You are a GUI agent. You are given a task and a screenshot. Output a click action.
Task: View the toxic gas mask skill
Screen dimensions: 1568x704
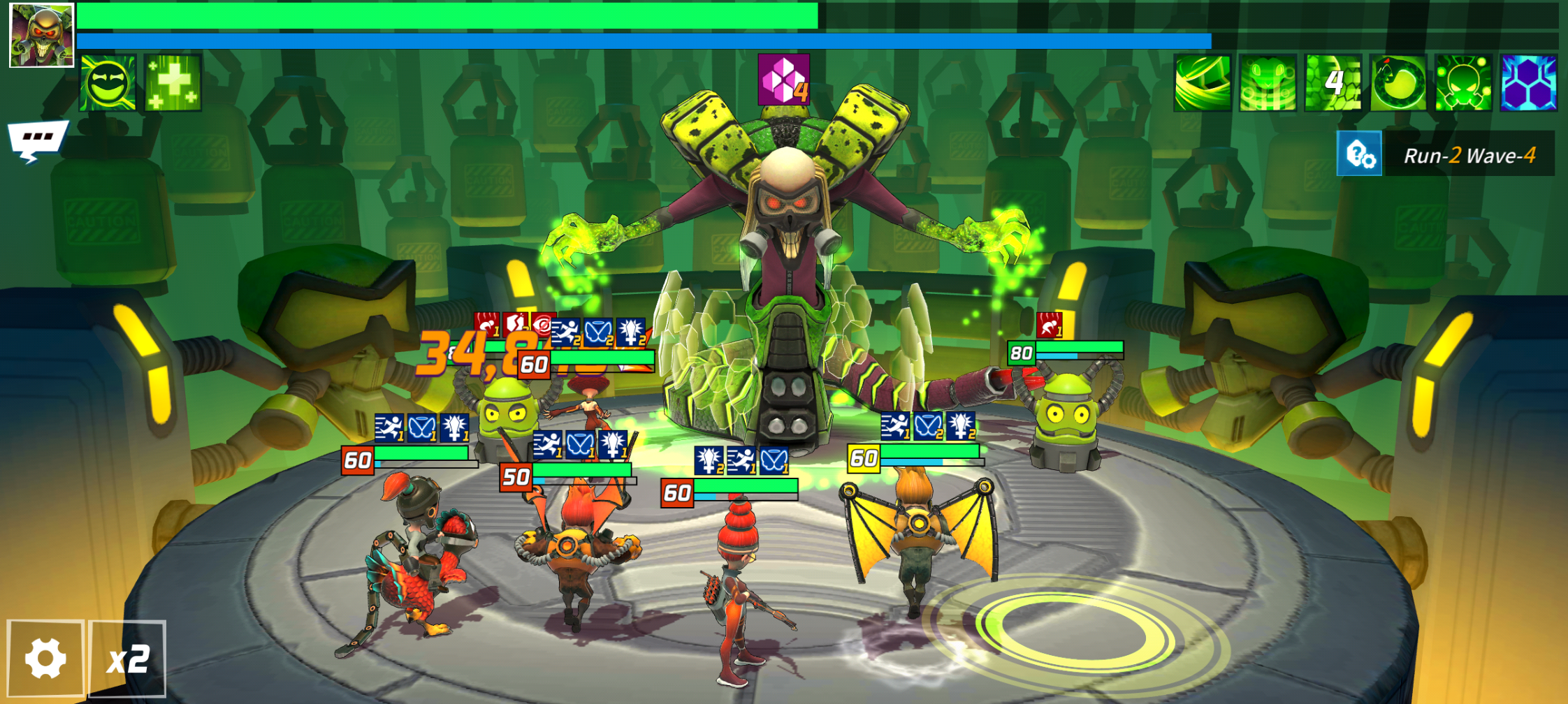[1463, 83]
